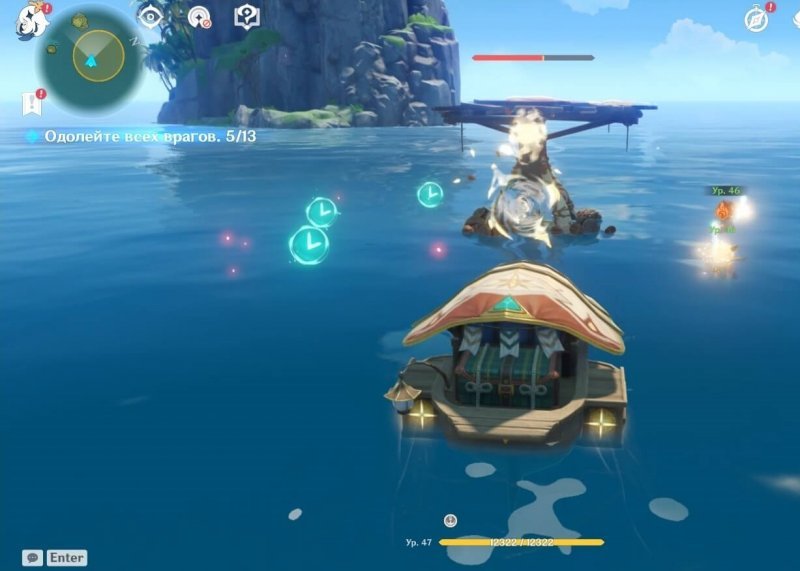Open the compass events icon
Screen dimensions: 800x571
756,19
